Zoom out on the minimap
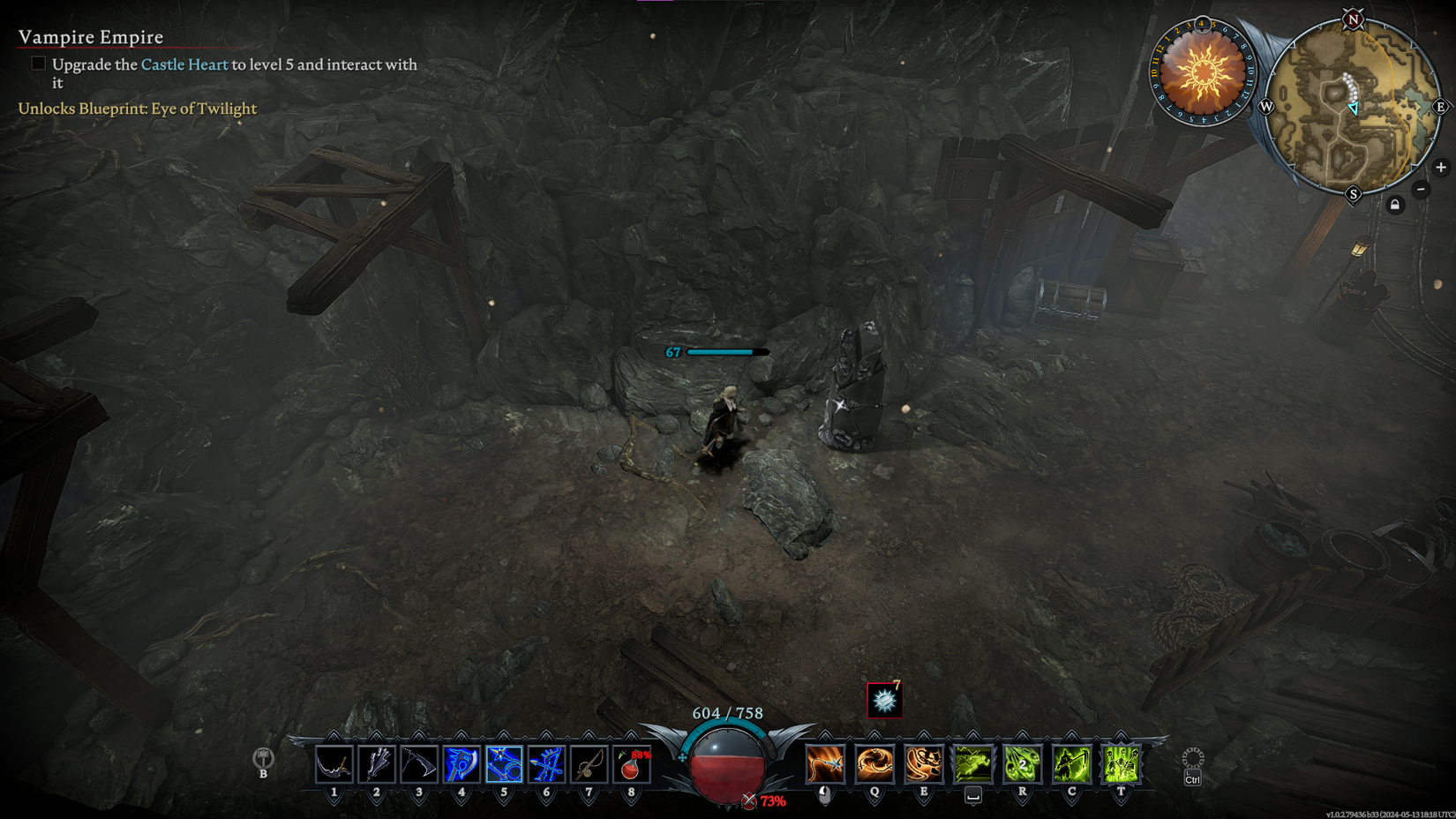Screen dimensions: 1456x819 coord(1421,188)
